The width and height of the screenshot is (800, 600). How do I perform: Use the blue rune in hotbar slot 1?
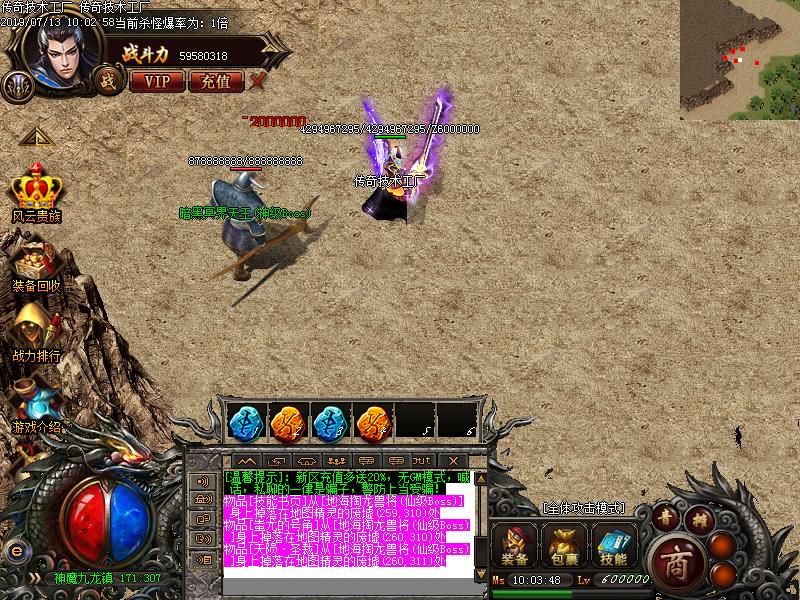pyautogui.click(x=244, y=421)
